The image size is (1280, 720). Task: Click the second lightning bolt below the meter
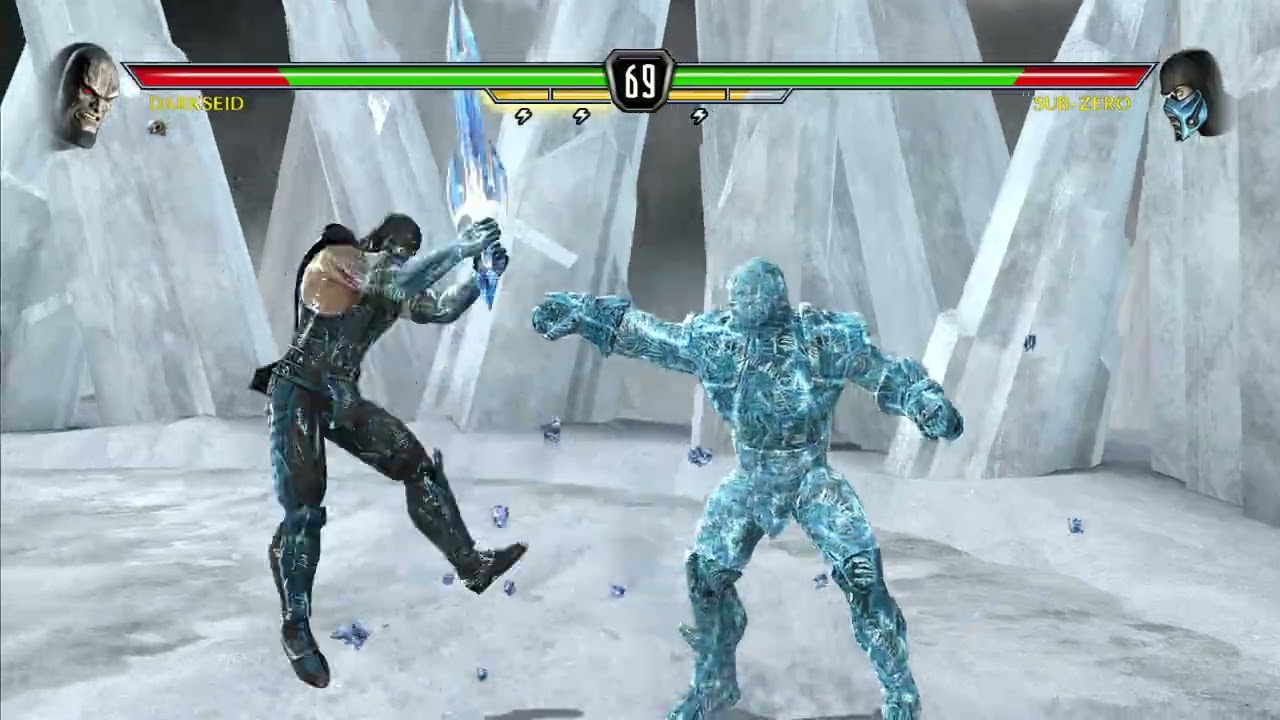(580, 116)
